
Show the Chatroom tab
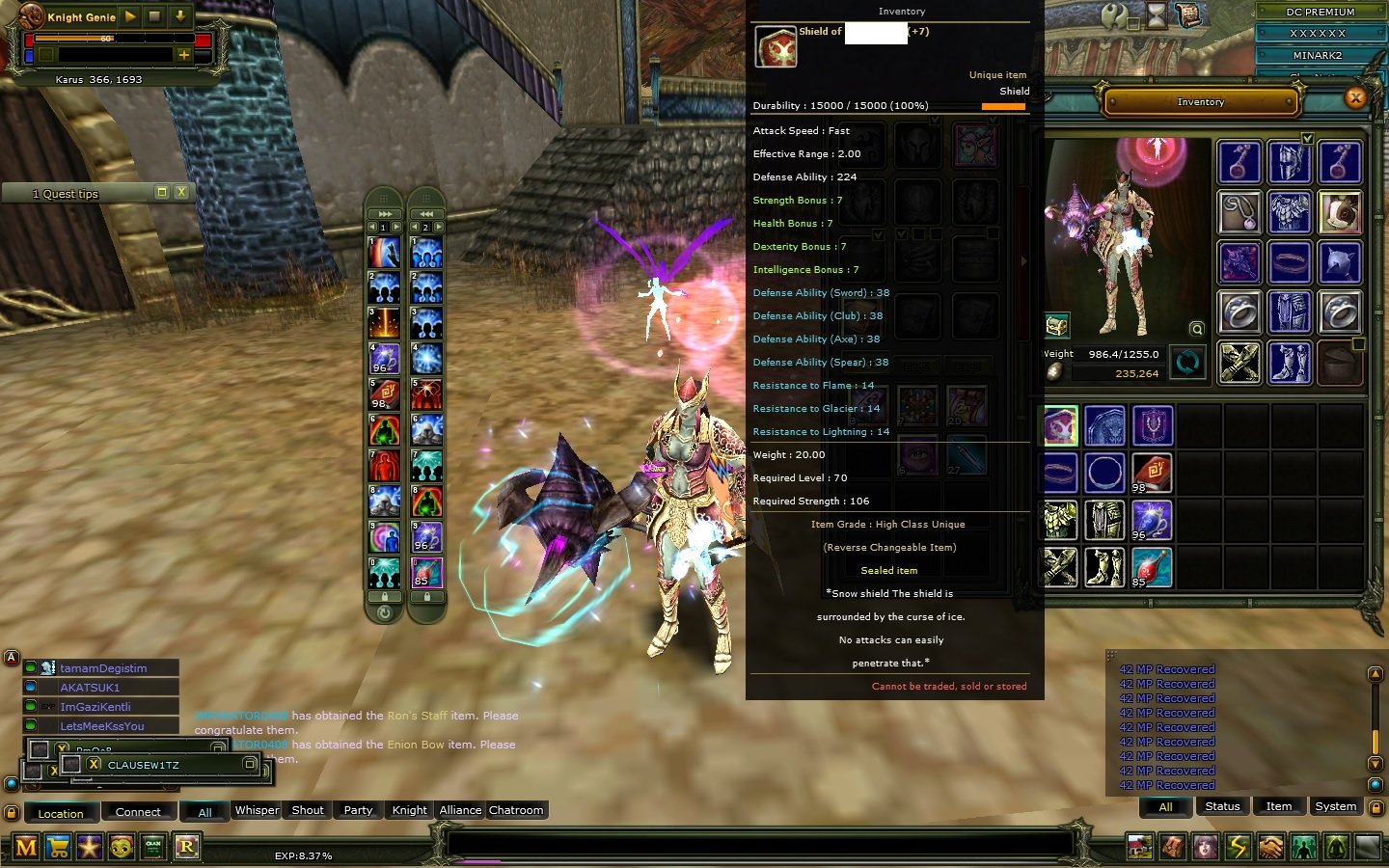tap(516, 810)
